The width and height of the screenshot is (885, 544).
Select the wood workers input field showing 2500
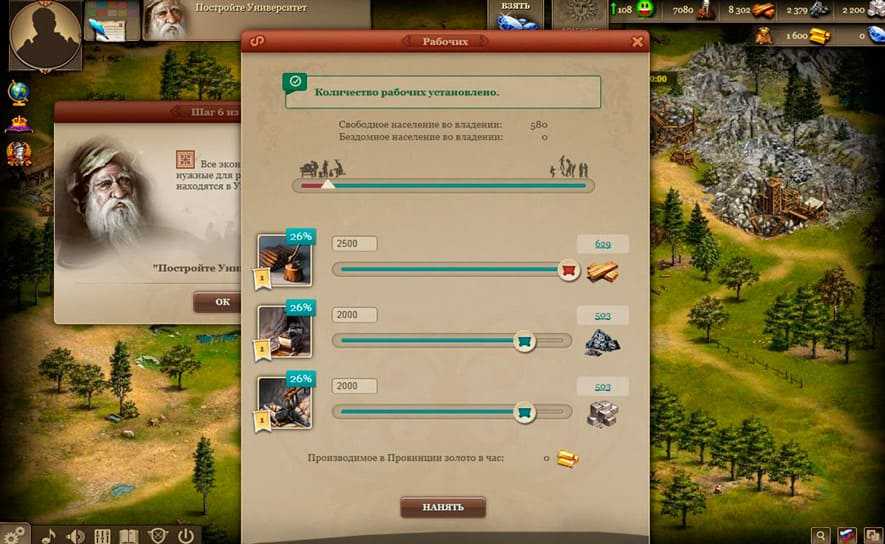pyautogui.click(x=354, y=244)
